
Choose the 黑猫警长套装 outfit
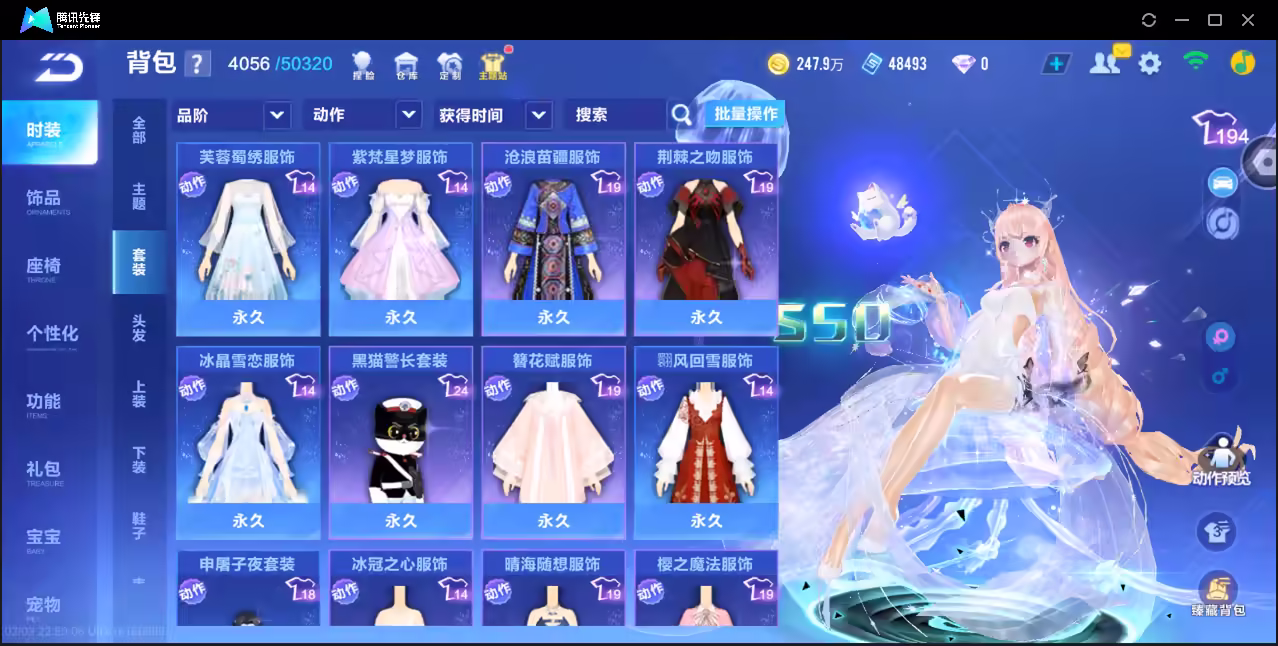(400, 442)
